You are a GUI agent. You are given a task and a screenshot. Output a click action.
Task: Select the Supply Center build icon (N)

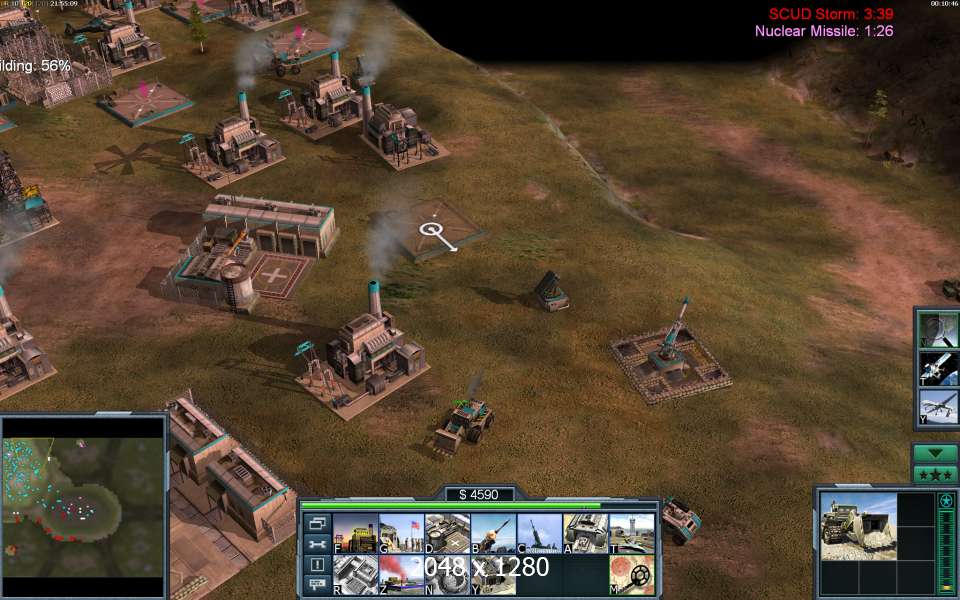click(x=447, y=575)
